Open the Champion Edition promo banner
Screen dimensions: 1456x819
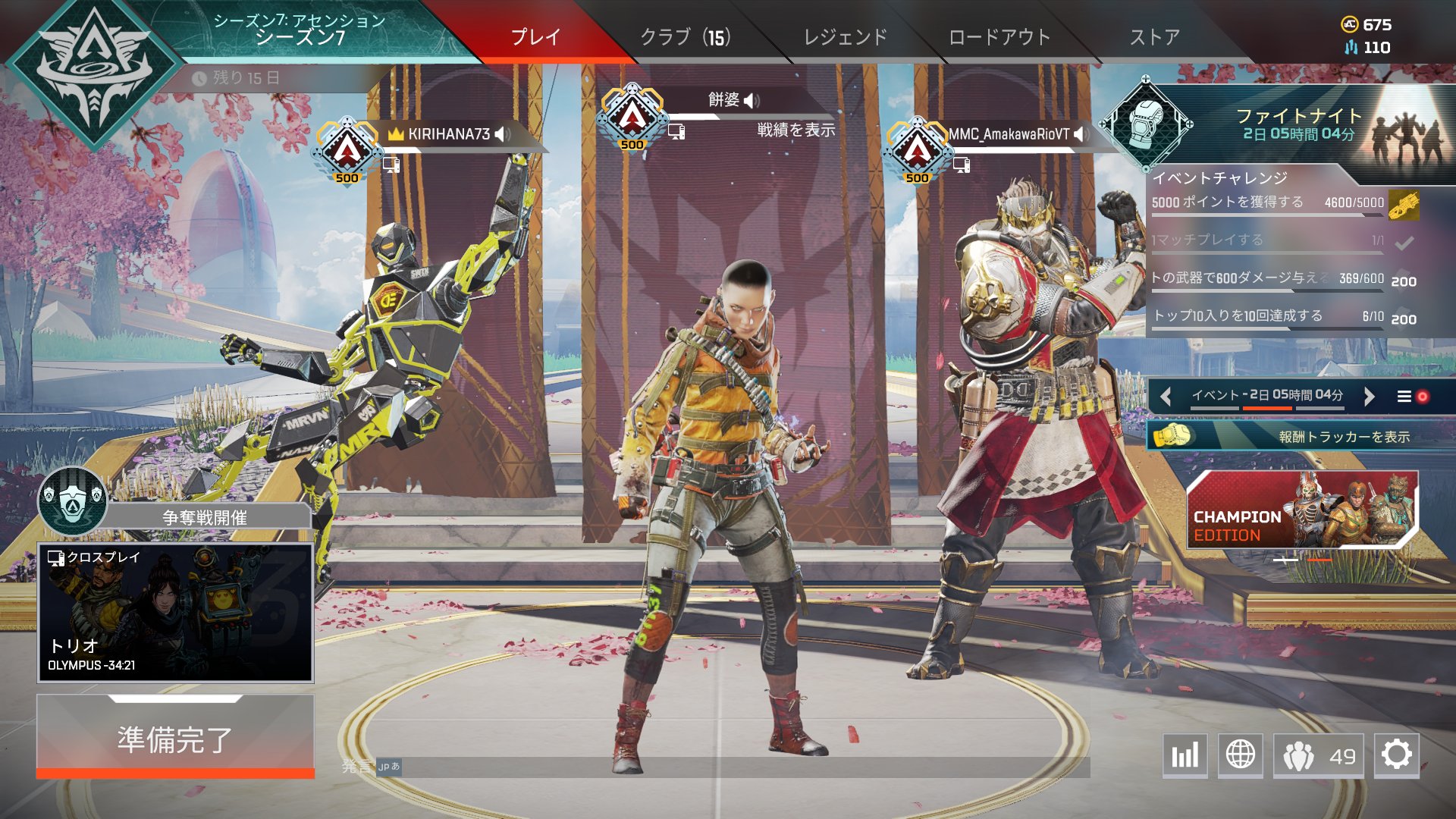(1301, 510)
